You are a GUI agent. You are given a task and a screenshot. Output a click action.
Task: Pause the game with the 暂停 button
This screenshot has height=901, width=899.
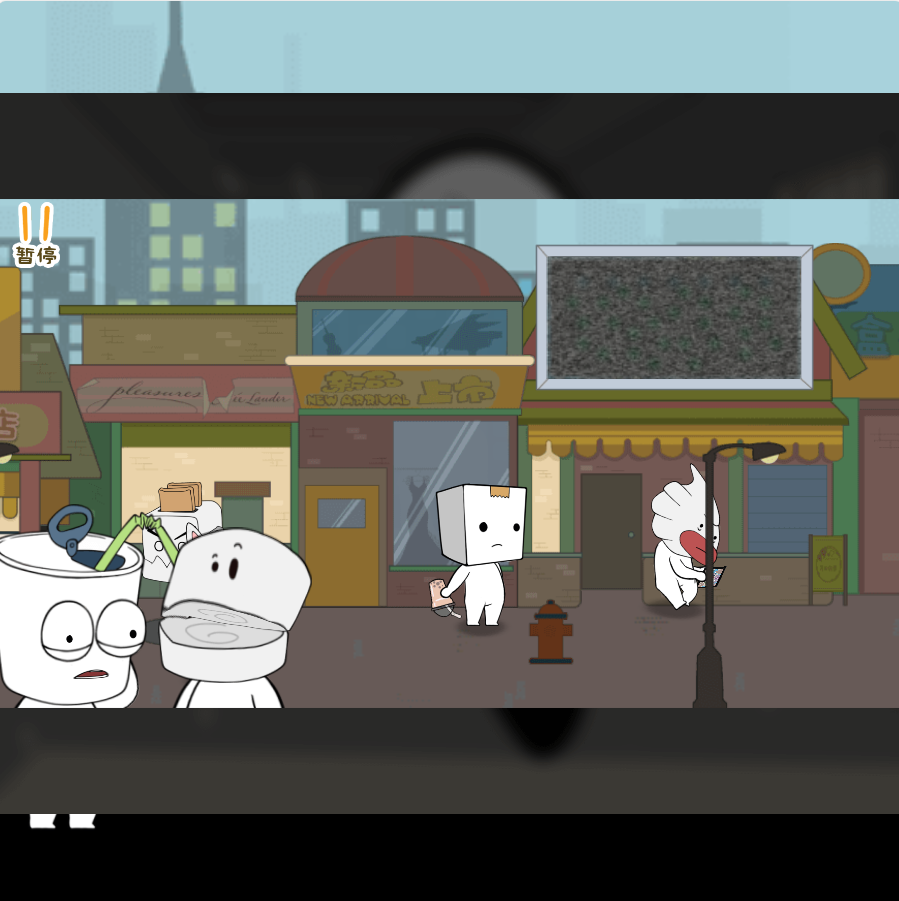point(35,236)
